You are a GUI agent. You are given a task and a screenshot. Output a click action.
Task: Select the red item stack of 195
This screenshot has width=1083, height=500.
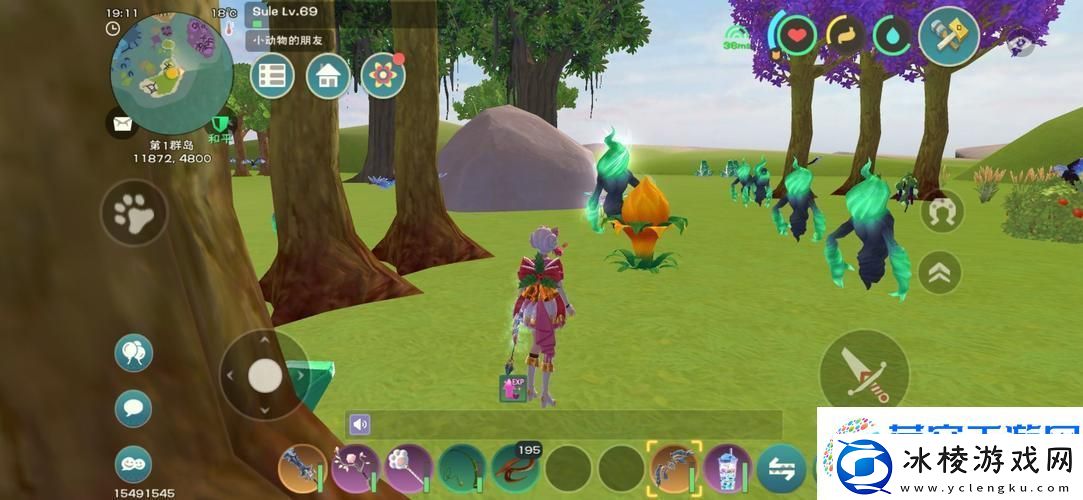point(514,468)
